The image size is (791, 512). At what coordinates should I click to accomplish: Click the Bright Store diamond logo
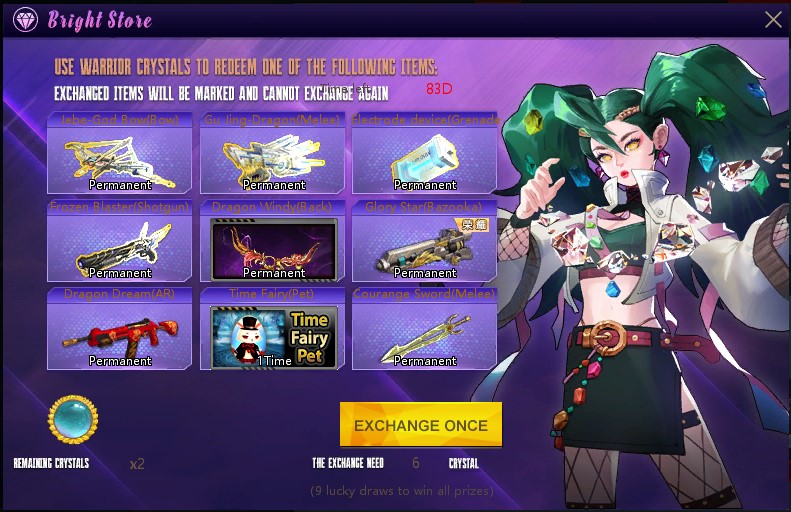(27, 19)
